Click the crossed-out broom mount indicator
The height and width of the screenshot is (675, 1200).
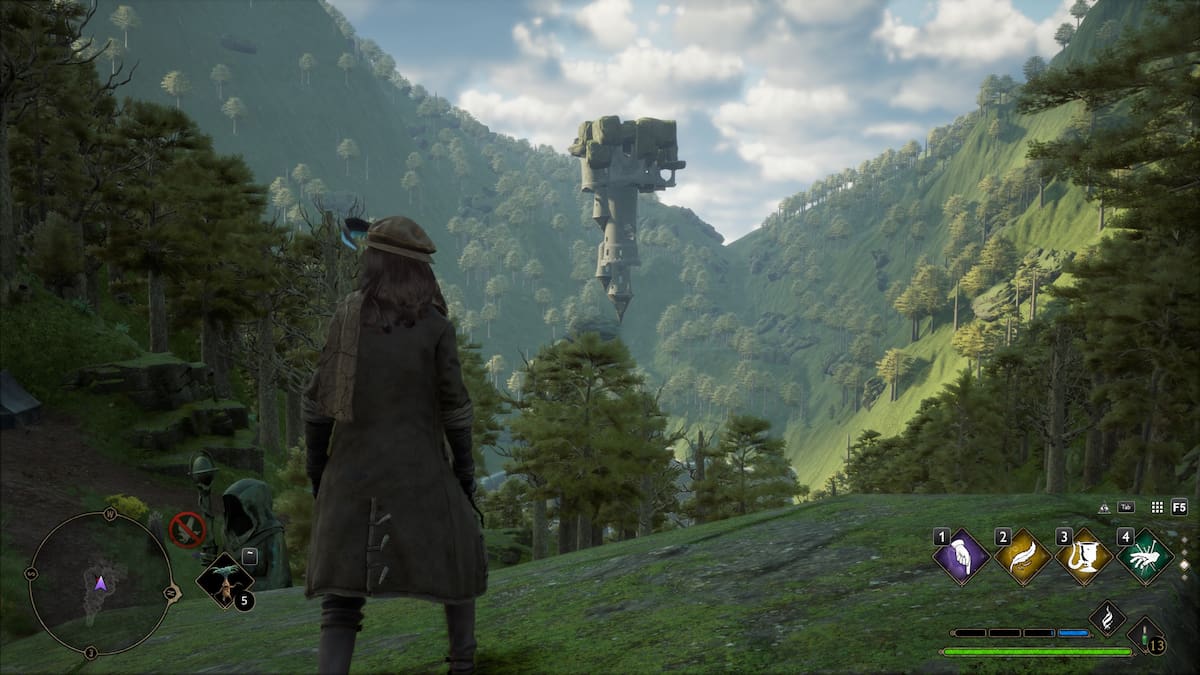pyautogui.click(x=187, y=529)
